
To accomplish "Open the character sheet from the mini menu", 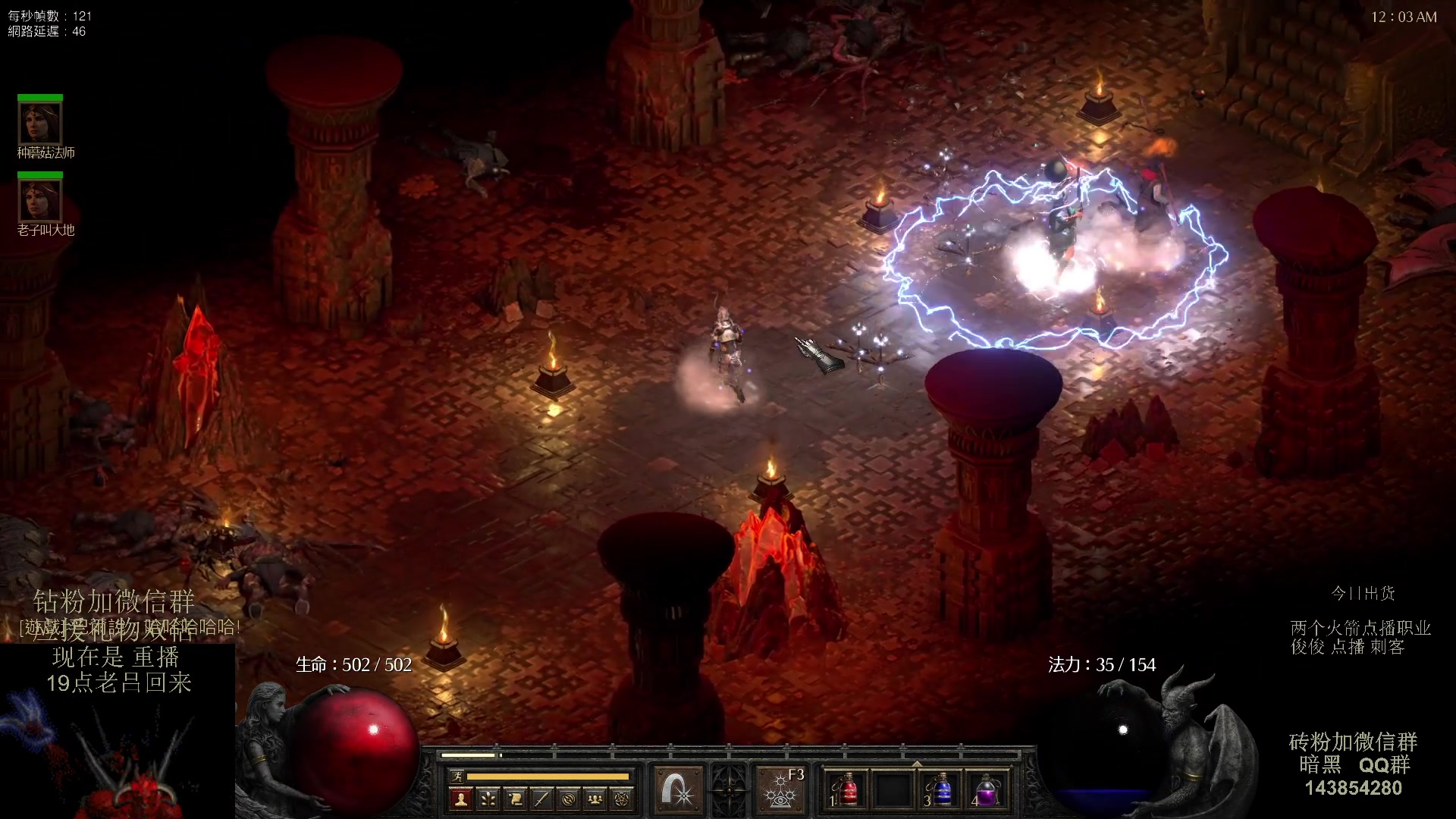I will (460, 799).
